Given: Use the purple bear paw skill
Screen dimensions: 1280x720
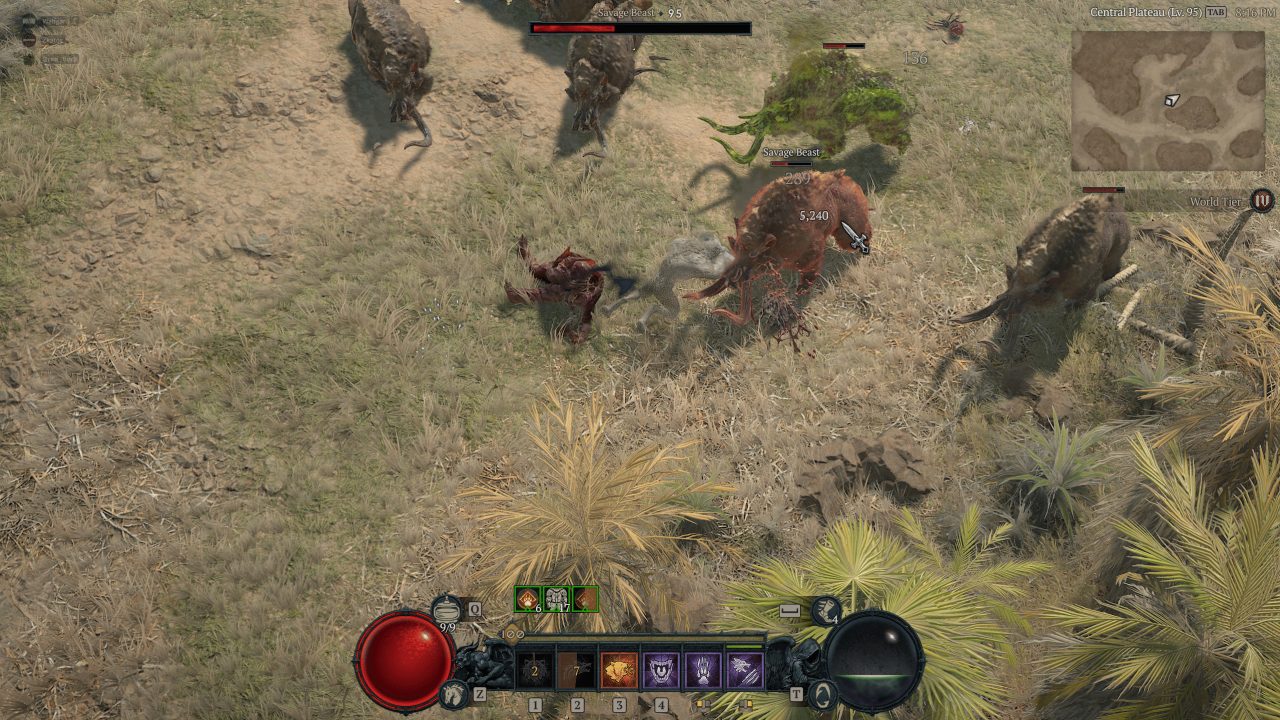Looking at the screenshot, I should [x=703, y=670].
